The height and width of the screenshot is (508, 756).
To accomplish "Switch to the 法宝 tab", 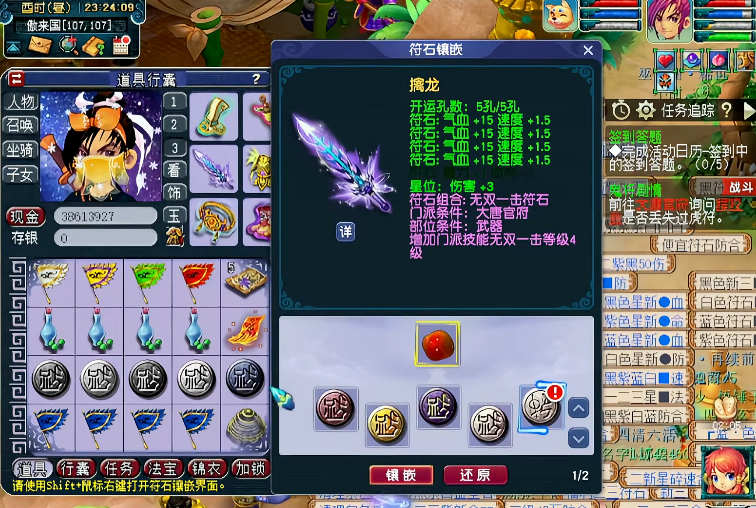I will point(164,468).
